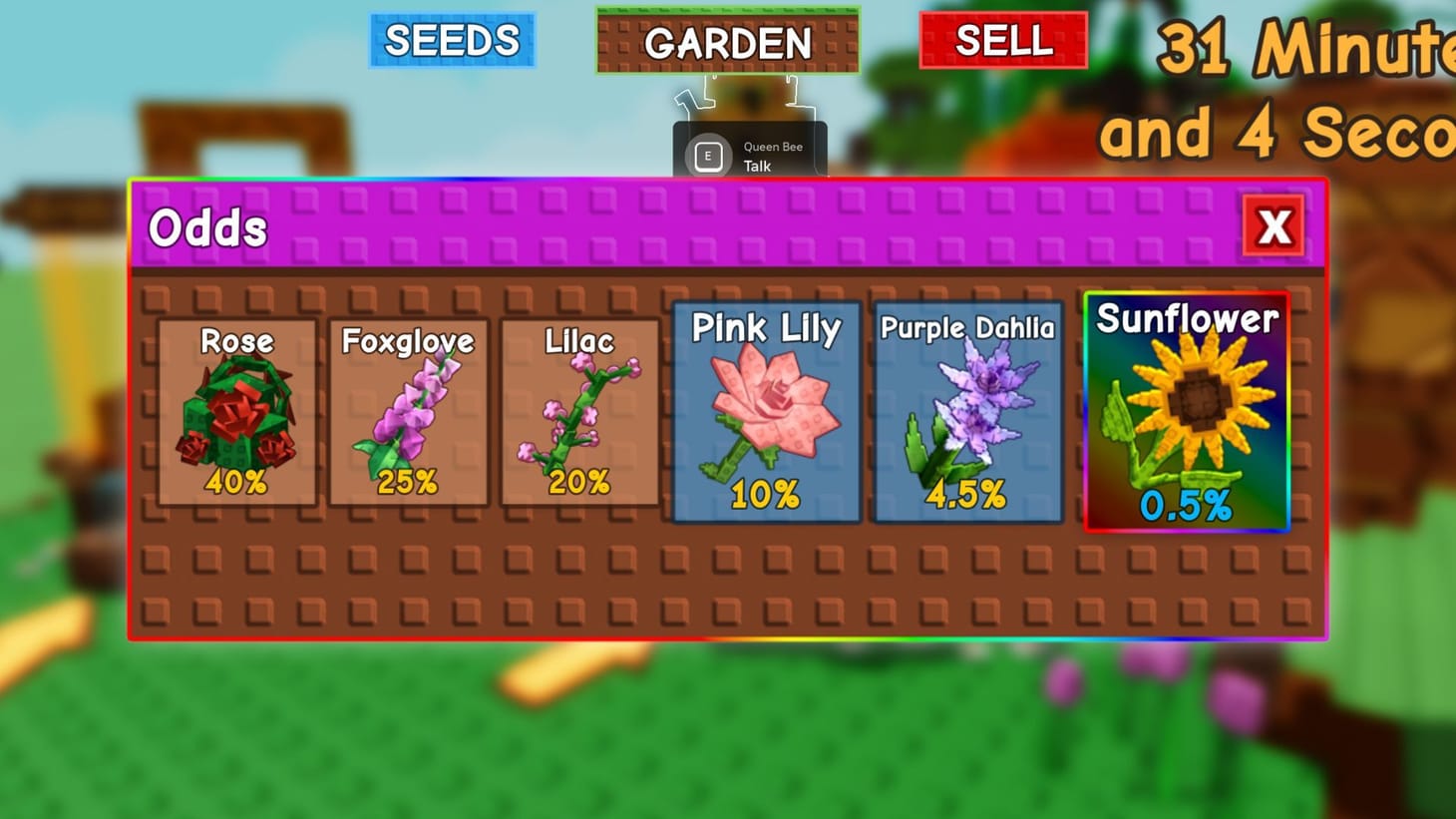Viewport: 1456px width, 819px height.
Task: Open the SEEDS shop
Action: click(x=452, y=41)
